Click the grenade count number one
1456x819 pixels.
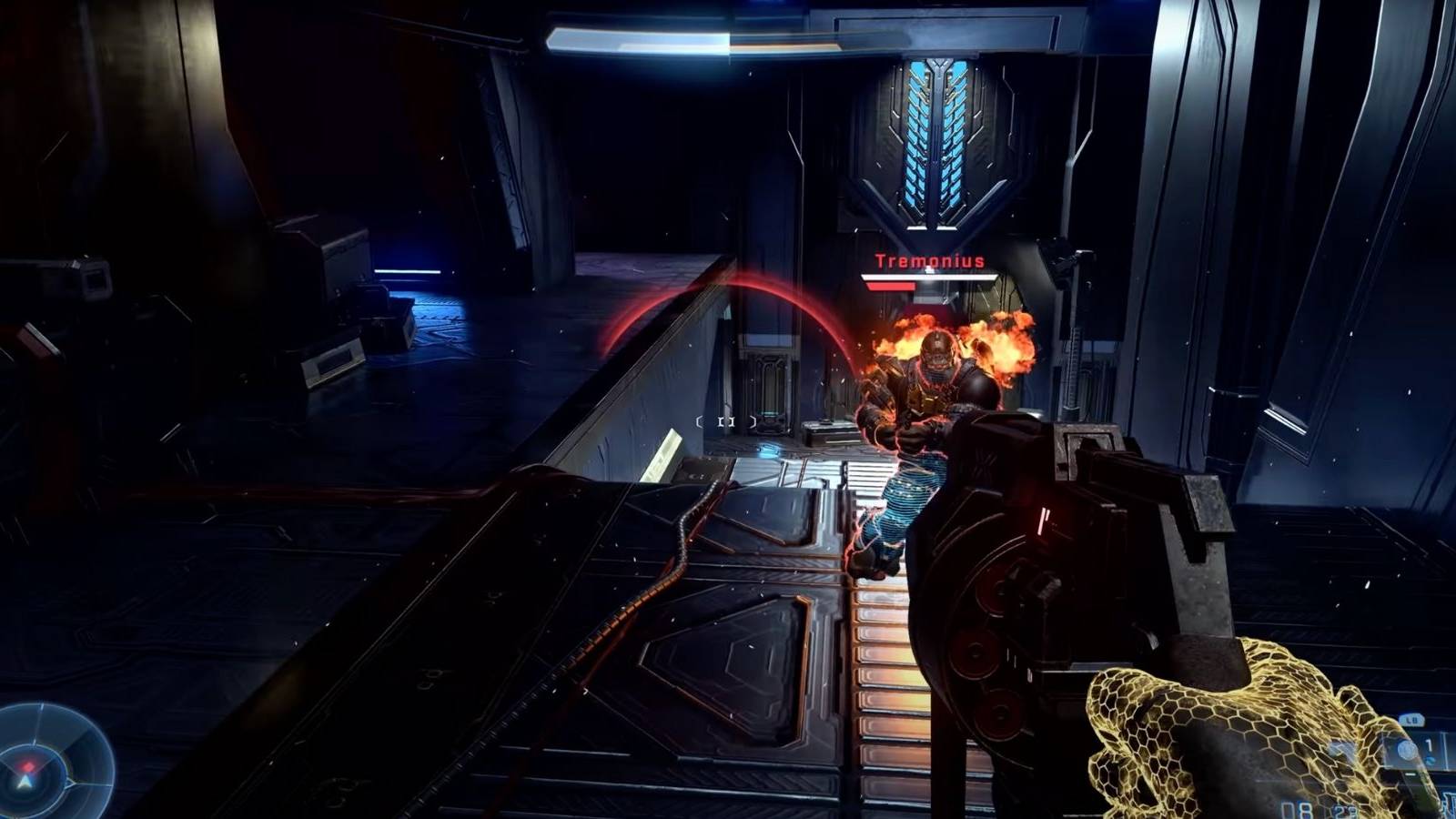click(x=1429, y=744)
